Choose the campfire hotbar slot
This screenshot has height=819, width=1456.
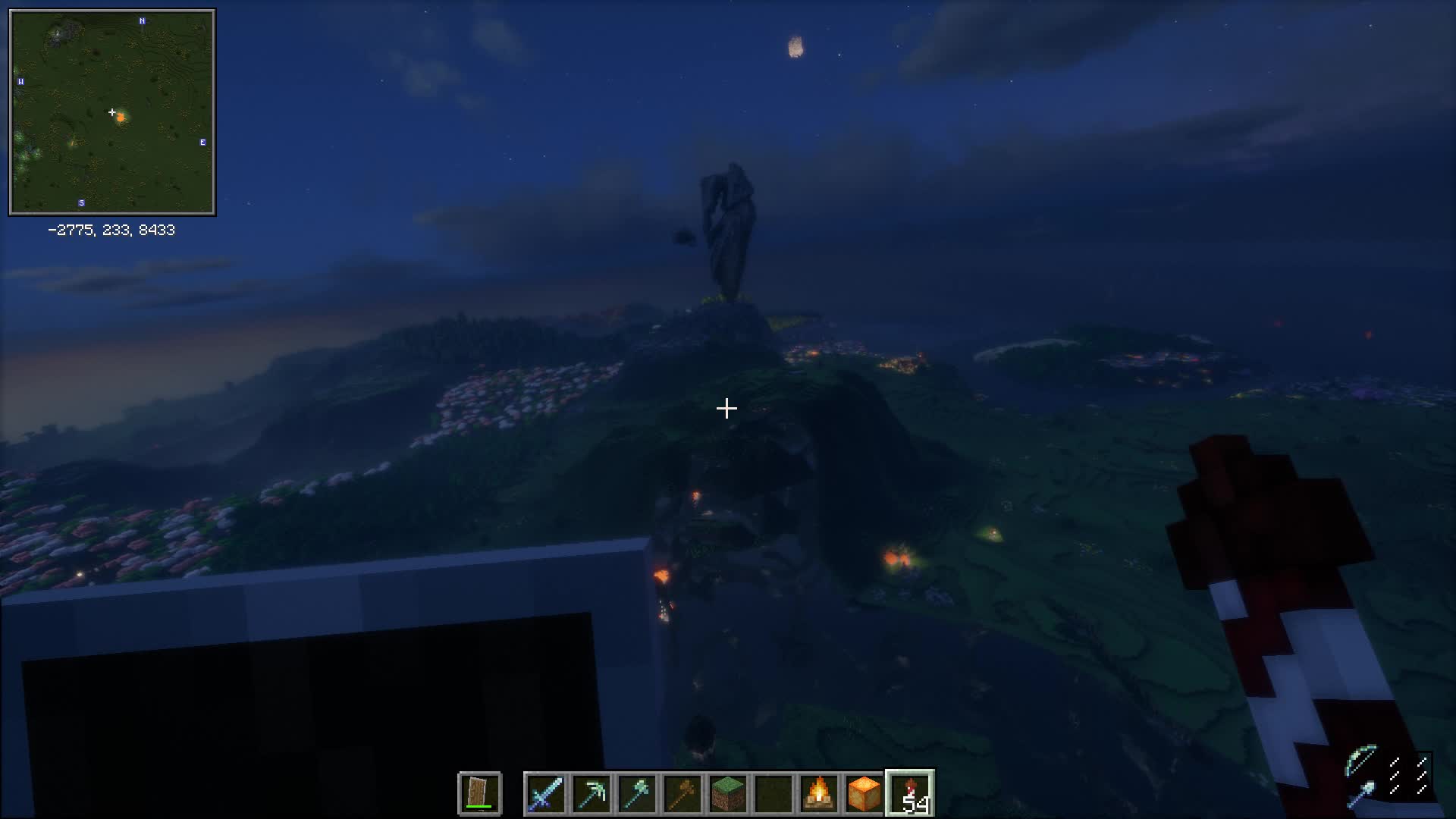click(818, 793)
